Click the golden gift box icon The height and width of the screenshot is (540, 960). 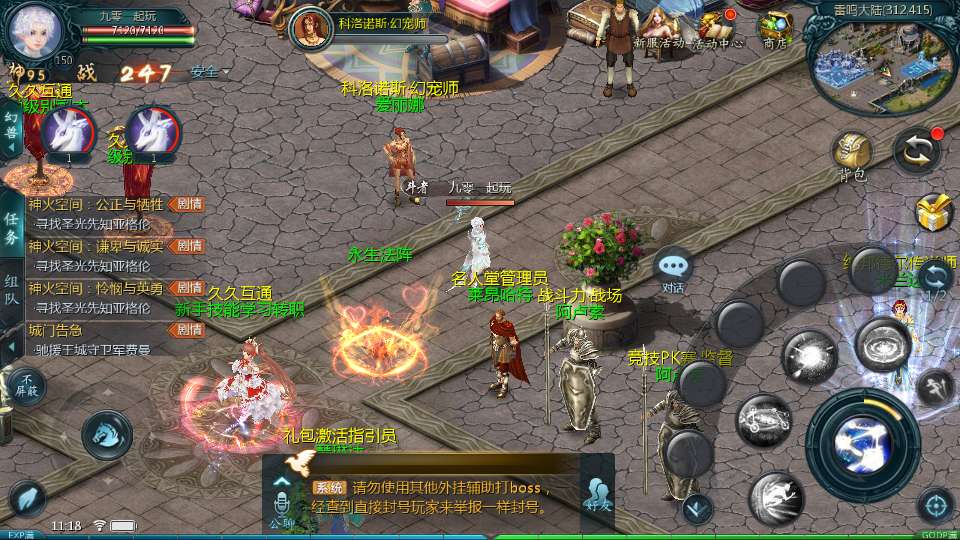point(935,212)
